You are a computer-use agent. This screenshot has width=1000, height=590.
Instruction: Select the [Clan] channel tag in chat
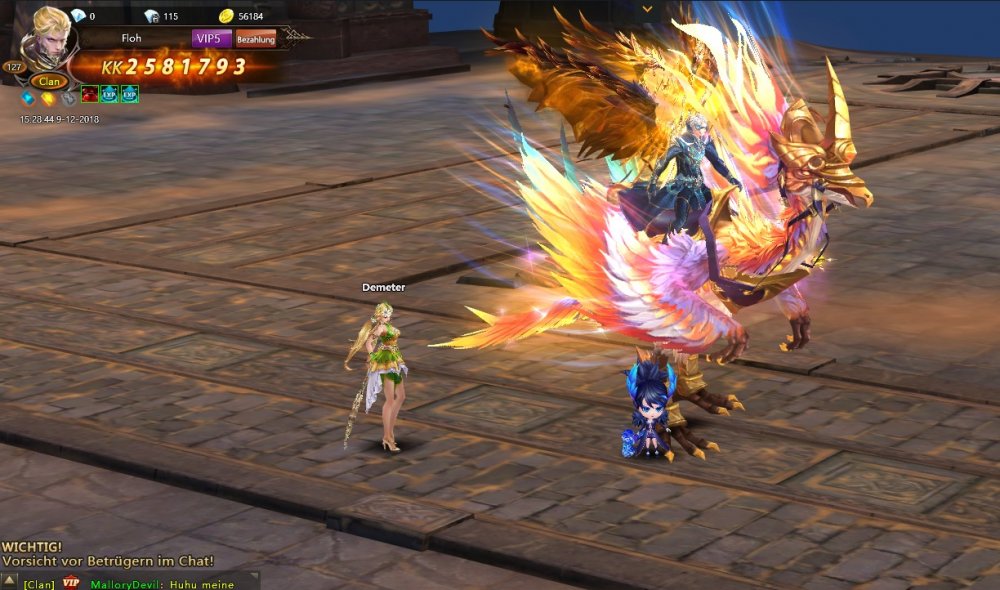coord(39,584)
